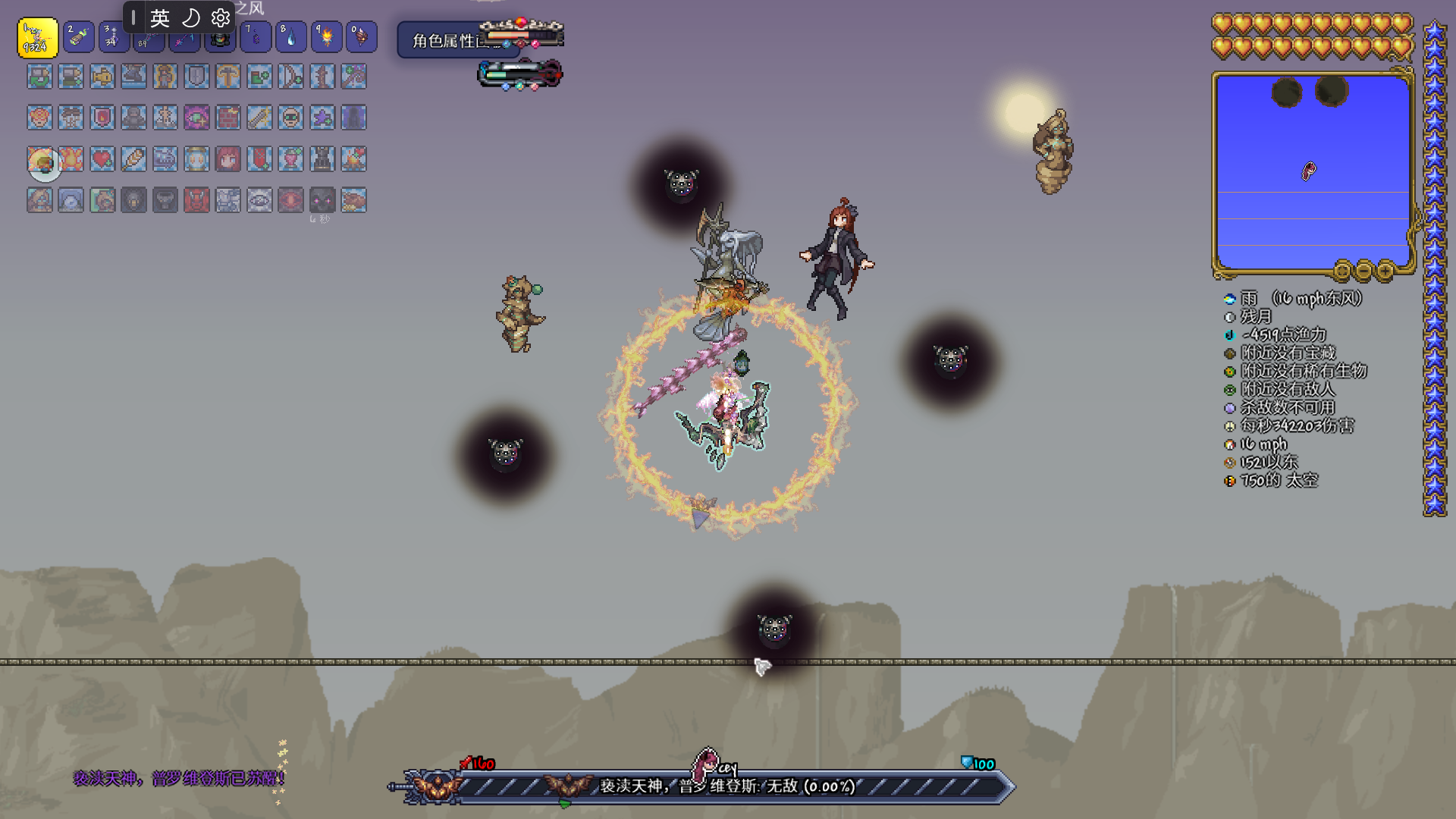Screen dimensions: 1456x819
Task: Choose the water droplet item in slot 8
Action: (290, 37)
